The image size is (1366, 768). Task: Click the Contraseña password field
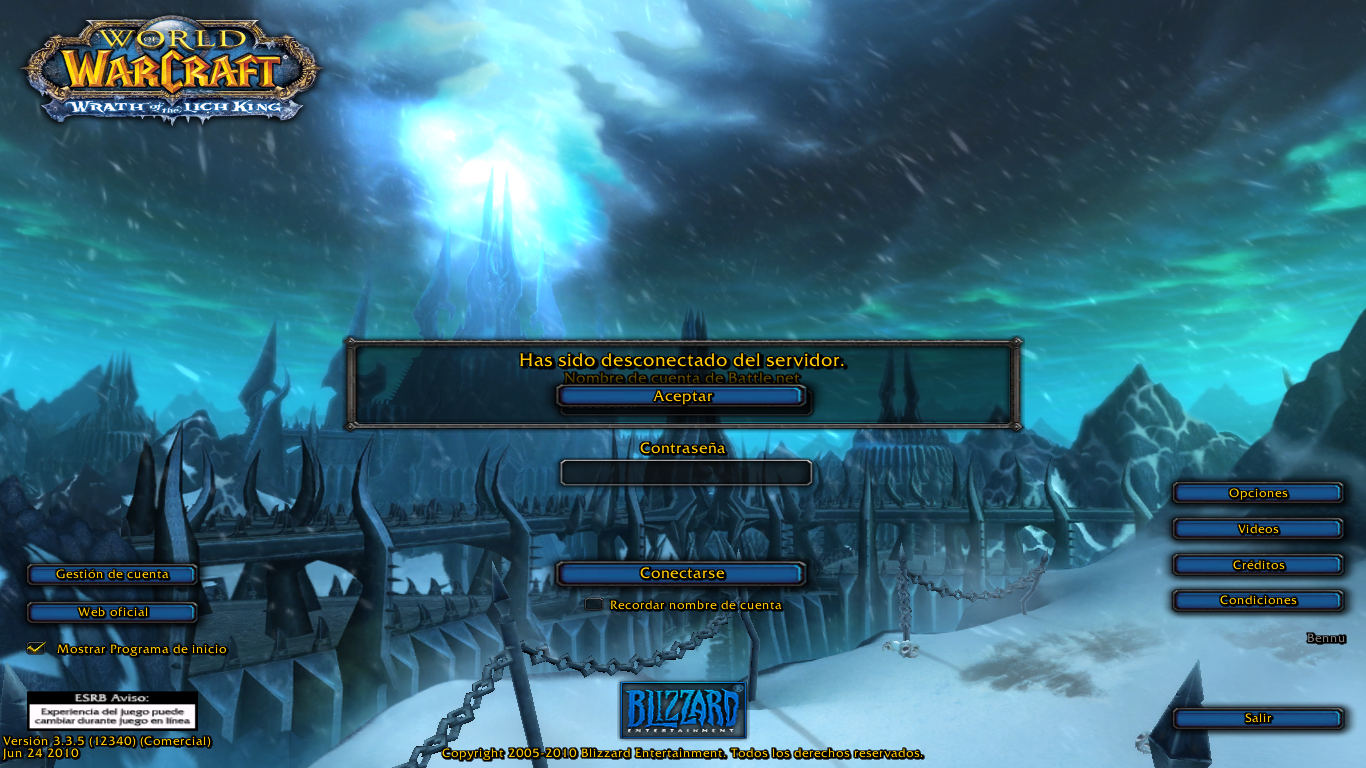click(685, 473)
